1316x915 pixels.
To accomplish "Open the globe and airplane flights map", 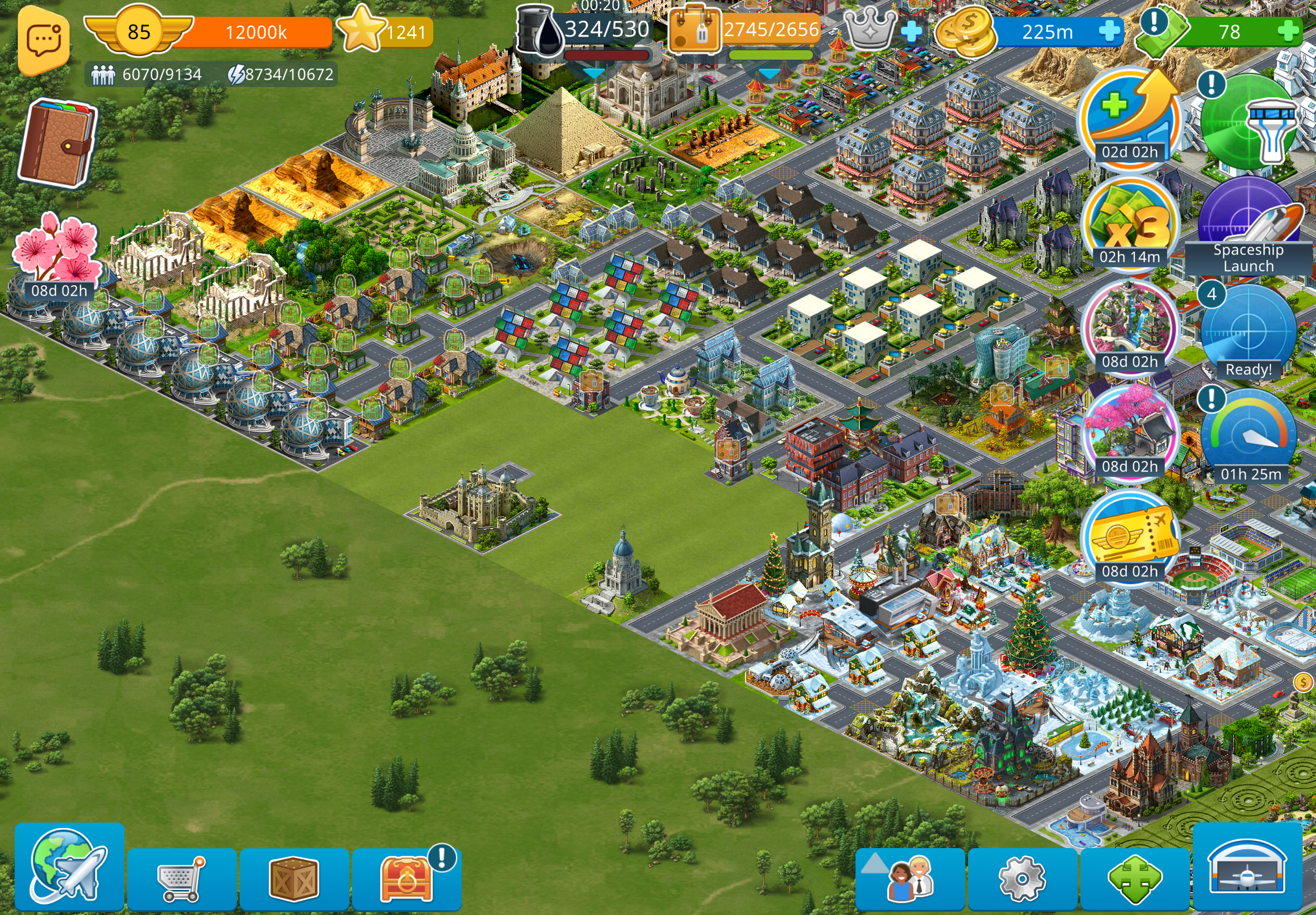I will [x=69, y=867].
